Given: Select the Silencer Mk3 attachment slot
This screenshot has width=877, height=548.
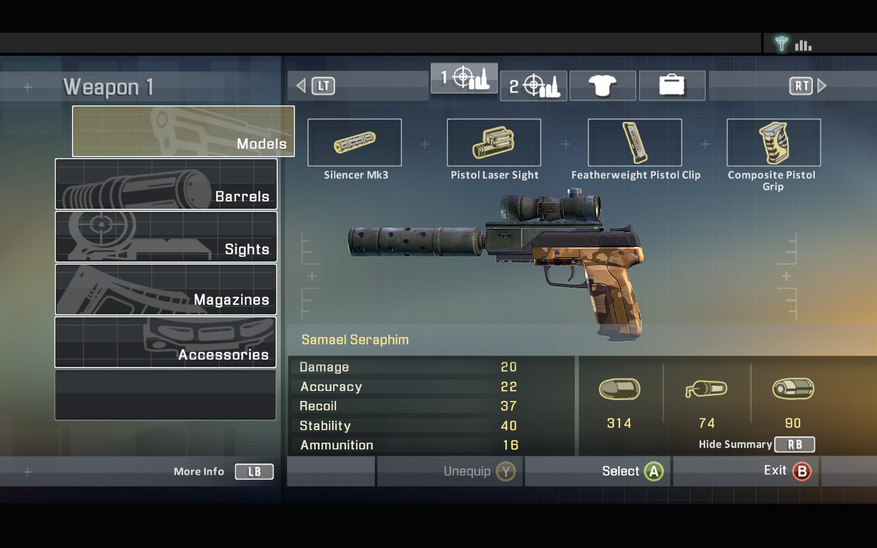Looking at the screenshot, I should tap(354, 143).
